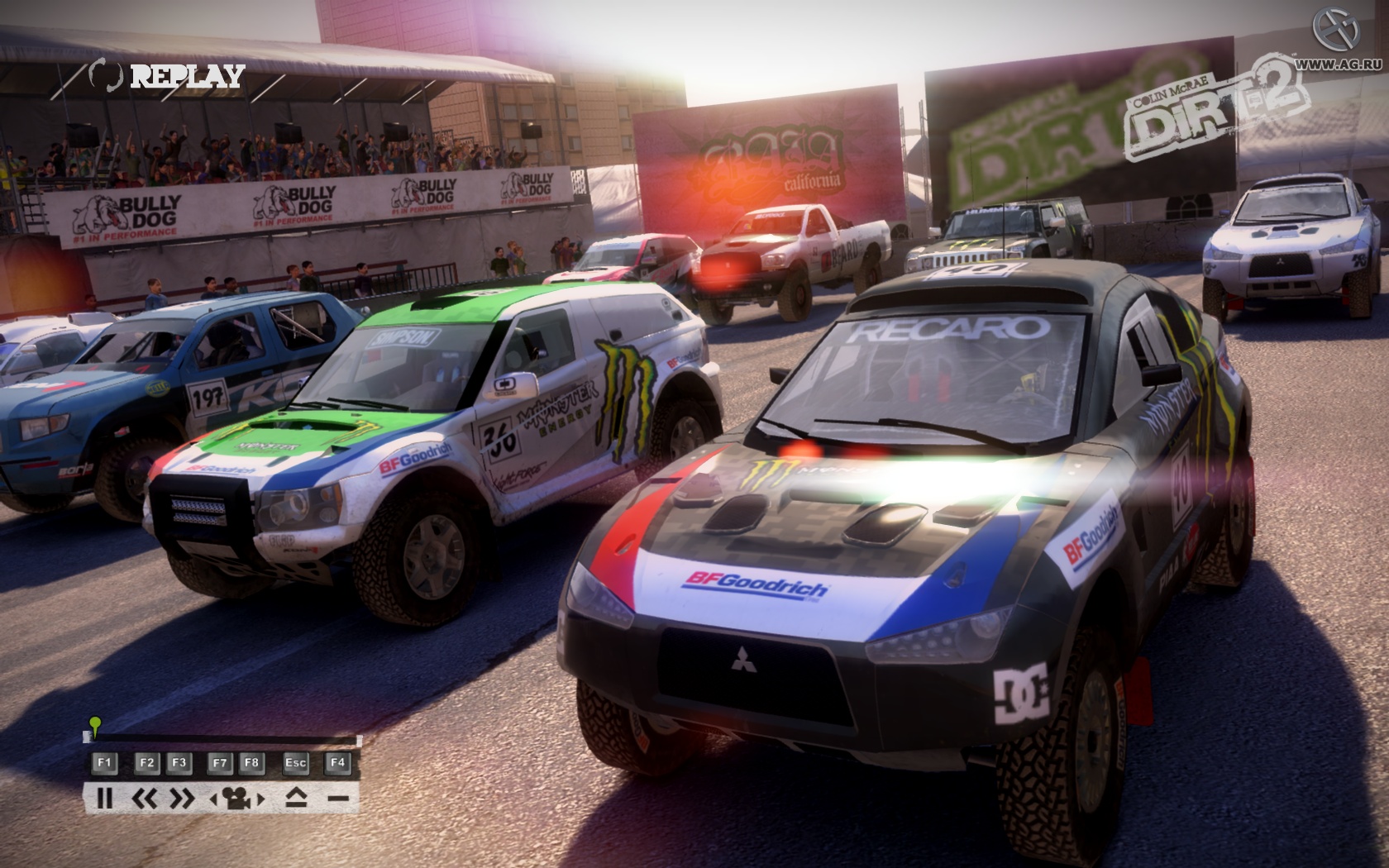Rewind the replay
The image size is (1389, 868).
(145, 799)
